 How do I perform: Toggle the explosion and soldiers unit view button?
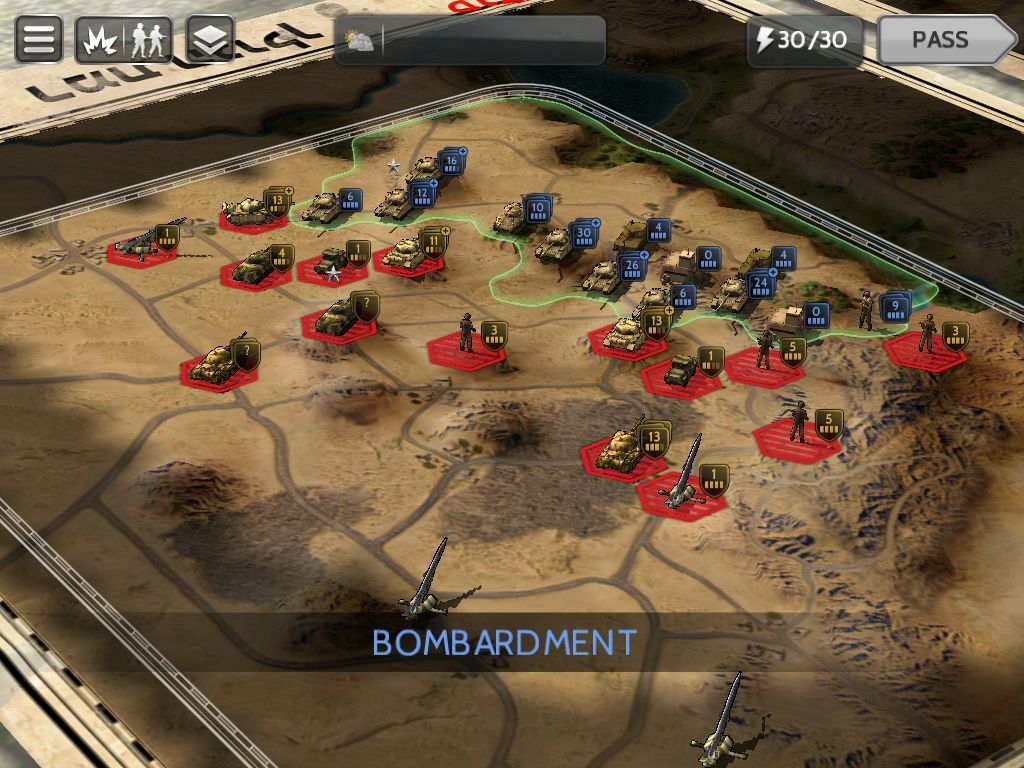coord(123,40)
